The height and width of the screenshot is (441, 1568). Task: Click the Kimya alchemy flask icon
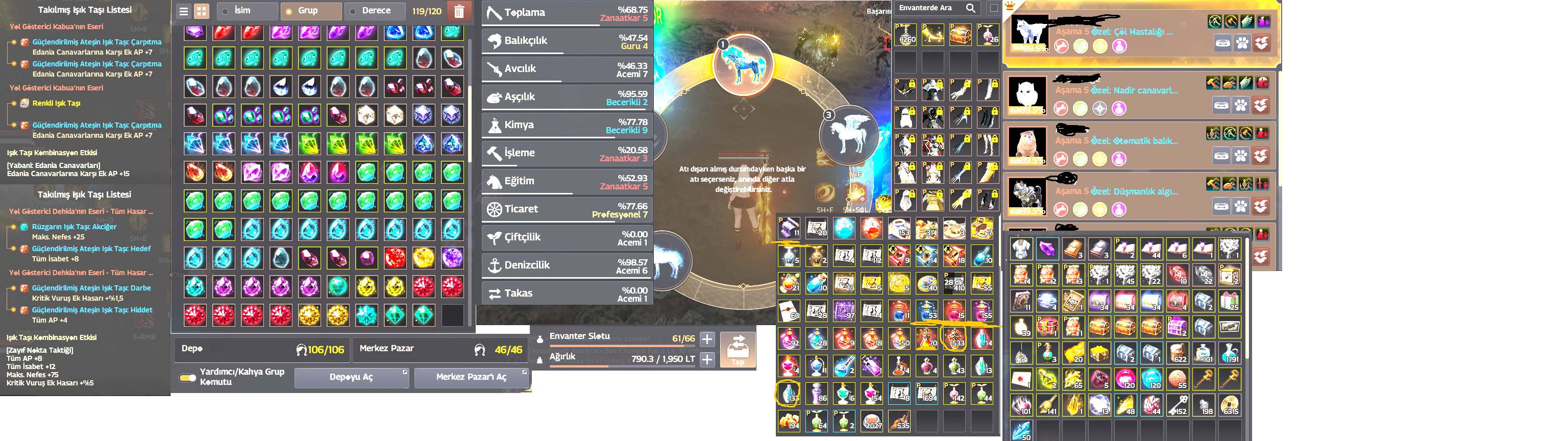(x=494, y=125)
